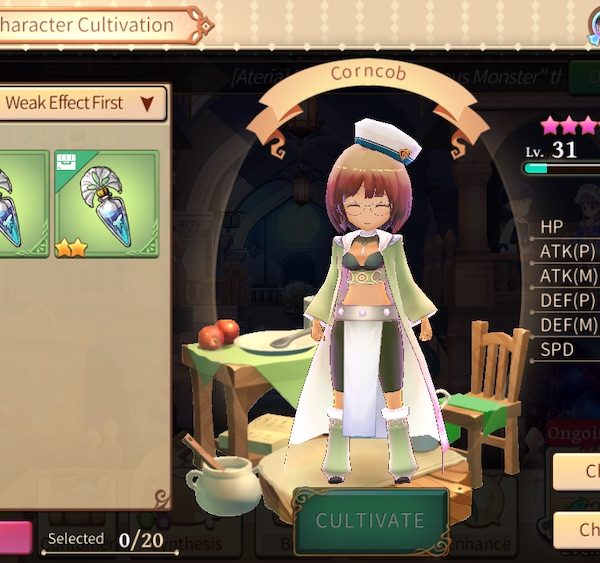Select the two-star potion item
The width and height of the screenshot is (600, 563).
point(106,204)
